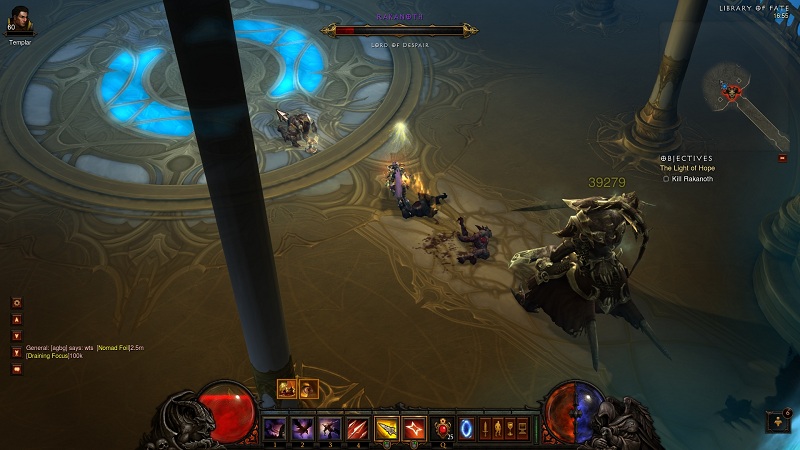Open the menu with the sword icon
Image resolution: width=800 pixels, height=450 pixels.
coord(486,428)
